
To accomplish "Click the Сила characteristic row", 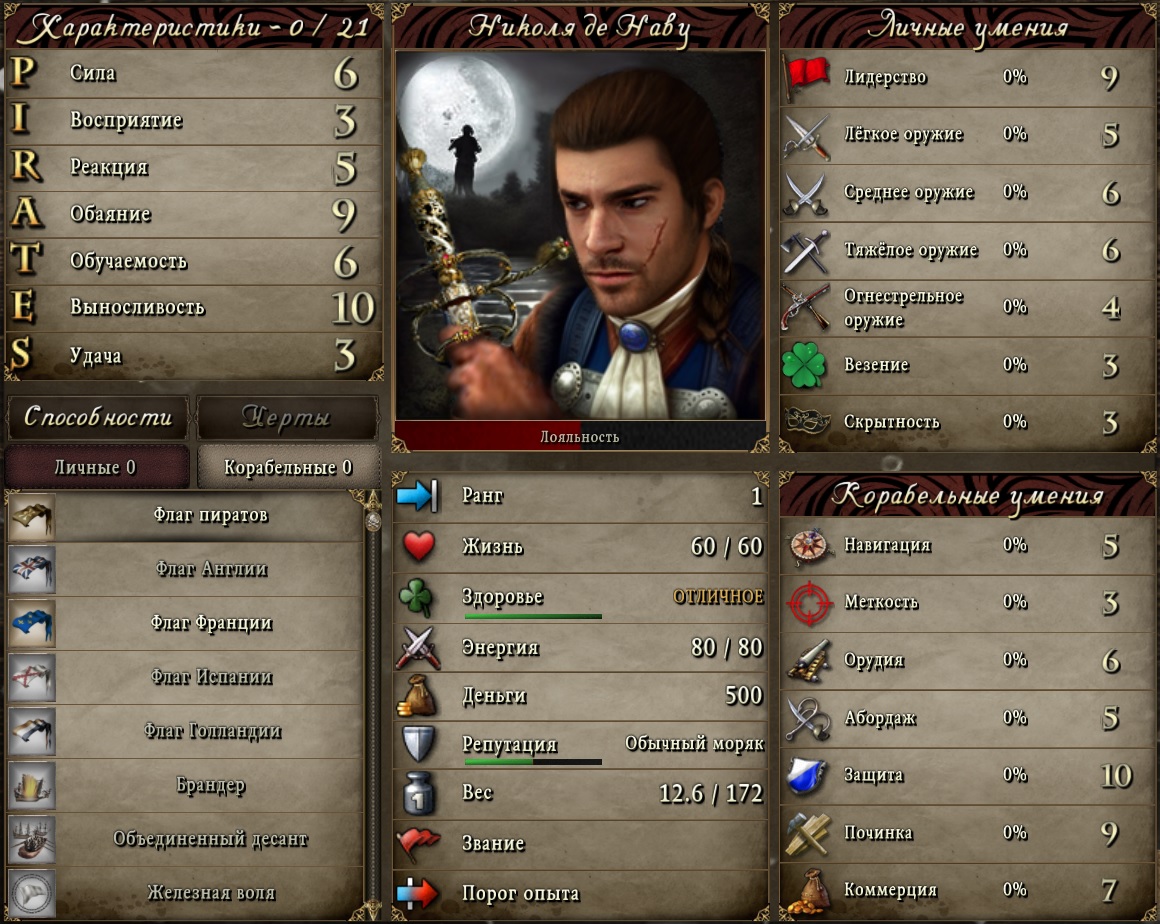I will pos(195,74).
